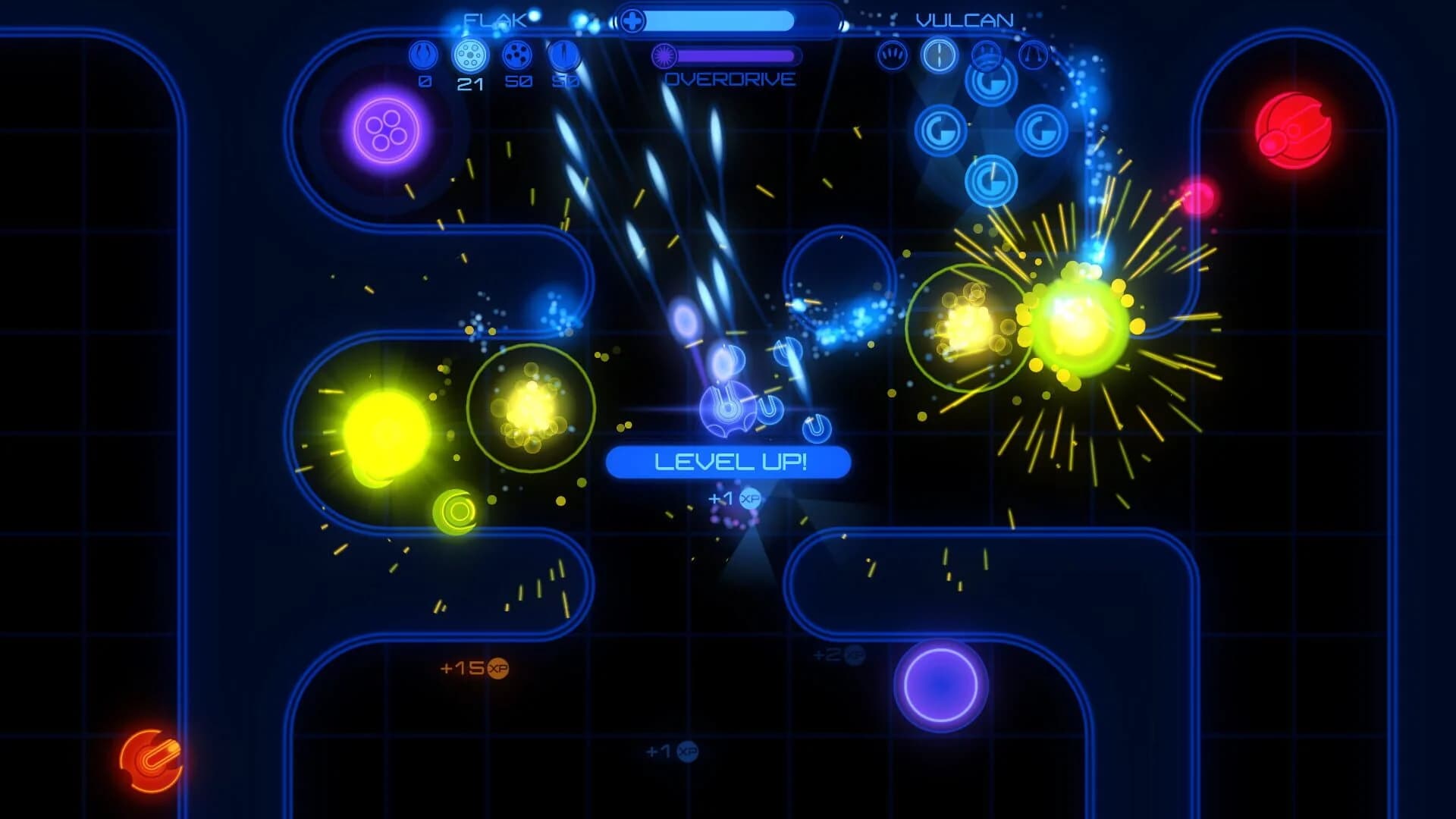Select the rightmost Vulcan gauge icon
Viewport: 1456px width, 819px height.
(1034, 55)
